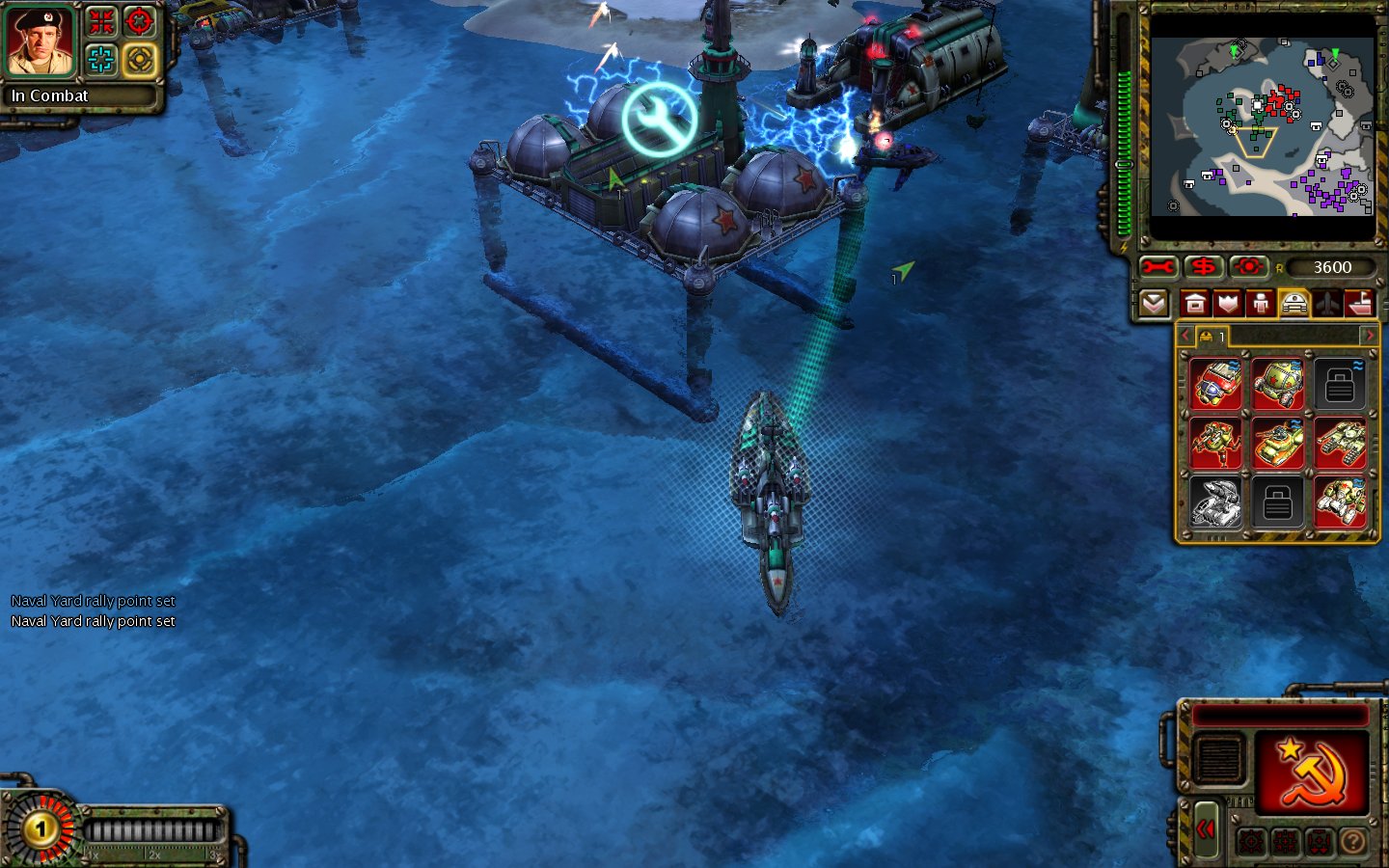
Task: Select the vehicles production tab
Action: 1294,305
